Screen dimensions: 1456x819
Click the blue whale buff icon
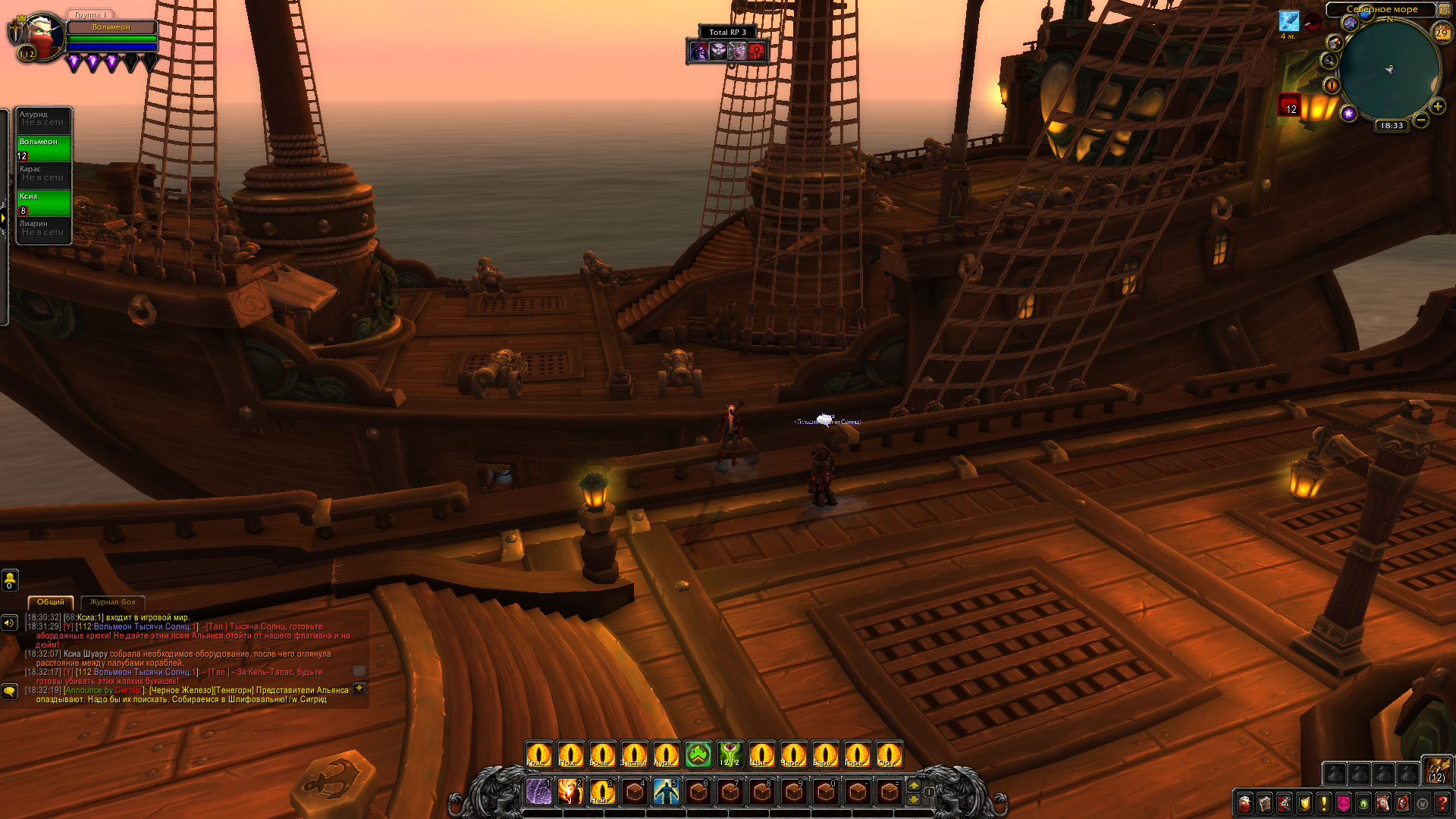tap(1288, 21)
